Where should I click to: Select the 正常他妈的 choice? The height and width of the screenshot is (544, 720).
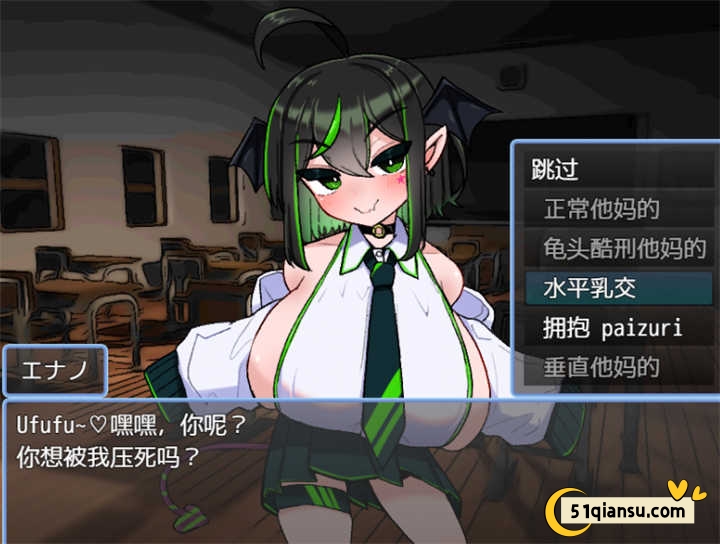[x=601, y=210]
